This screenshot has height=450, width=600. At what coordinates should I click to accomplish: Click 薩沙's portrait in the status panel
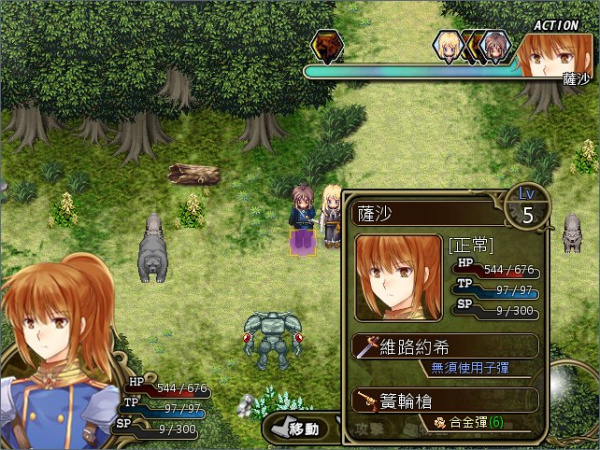point(398,277)
